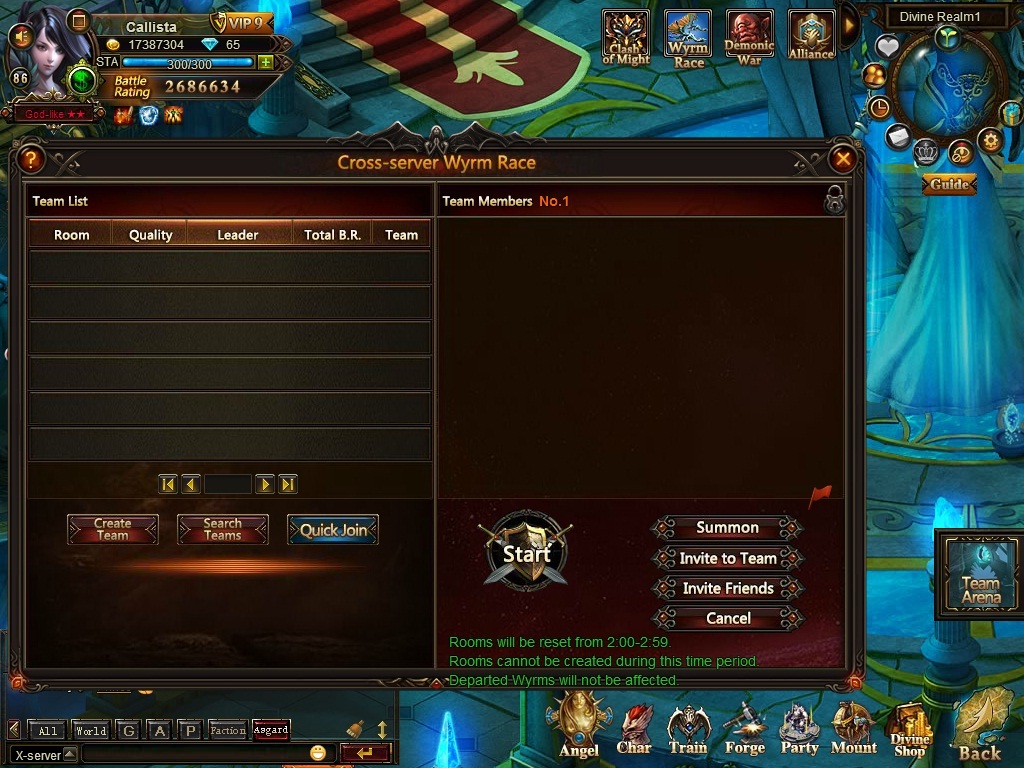This screenshot has width=1024, height=768.
Task: Close the Cross-server Wyrm Race window
Action: [x=843, y=159]
